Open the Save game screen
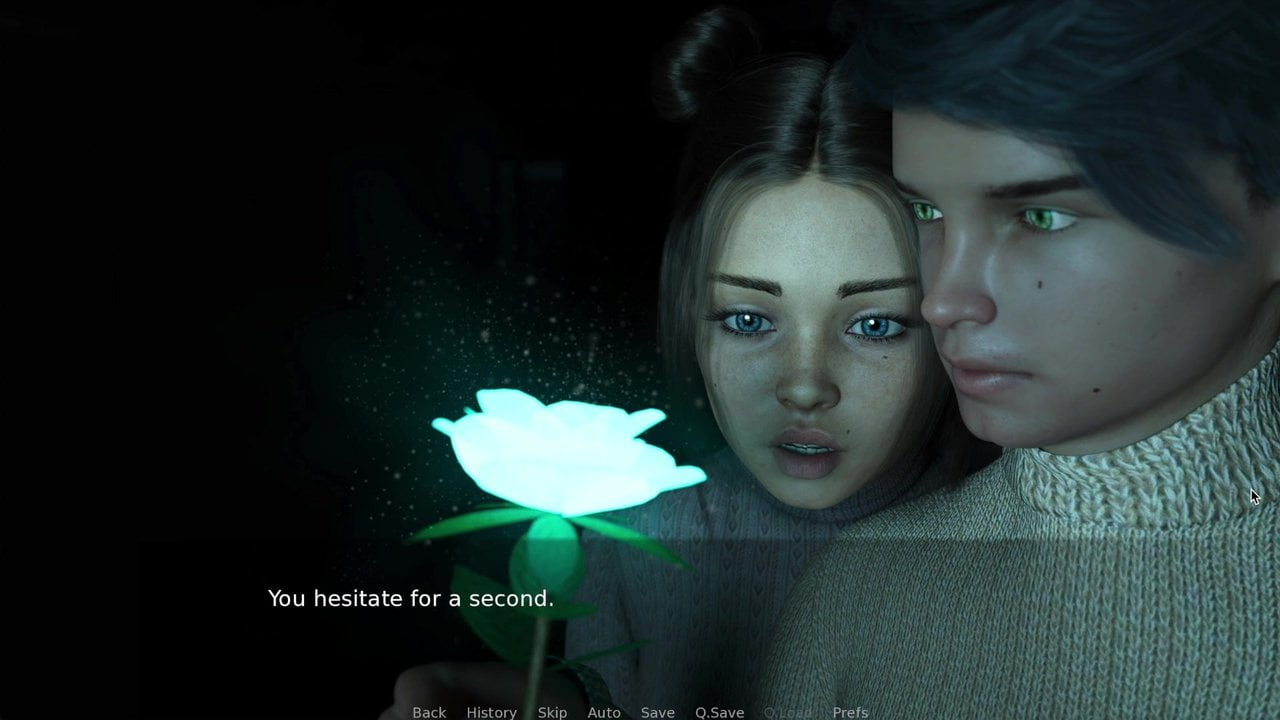 click(x=657, y=712)
